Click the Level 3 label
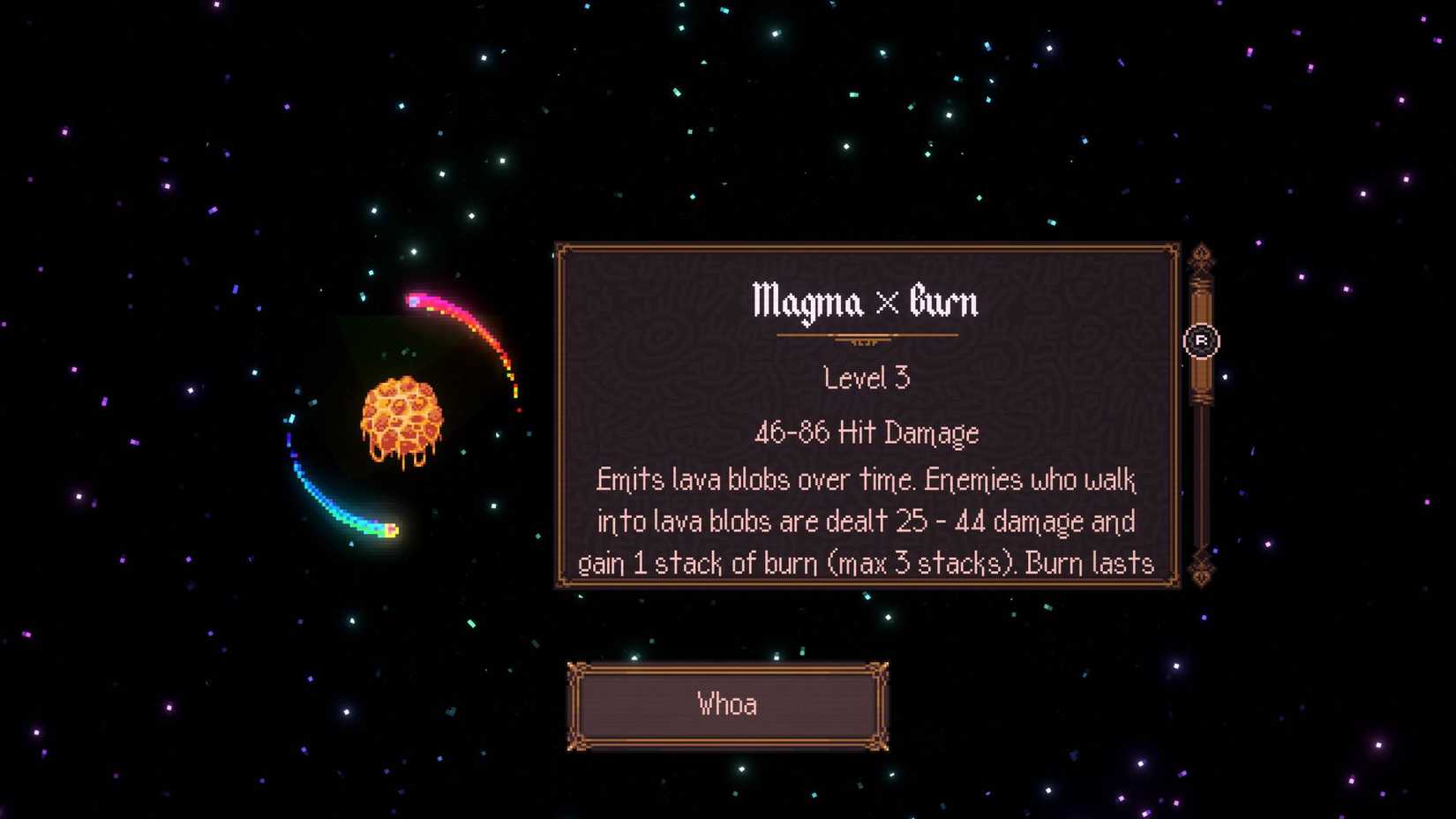The width and height of the screenshot is (1456, 819). pos(866,379)
